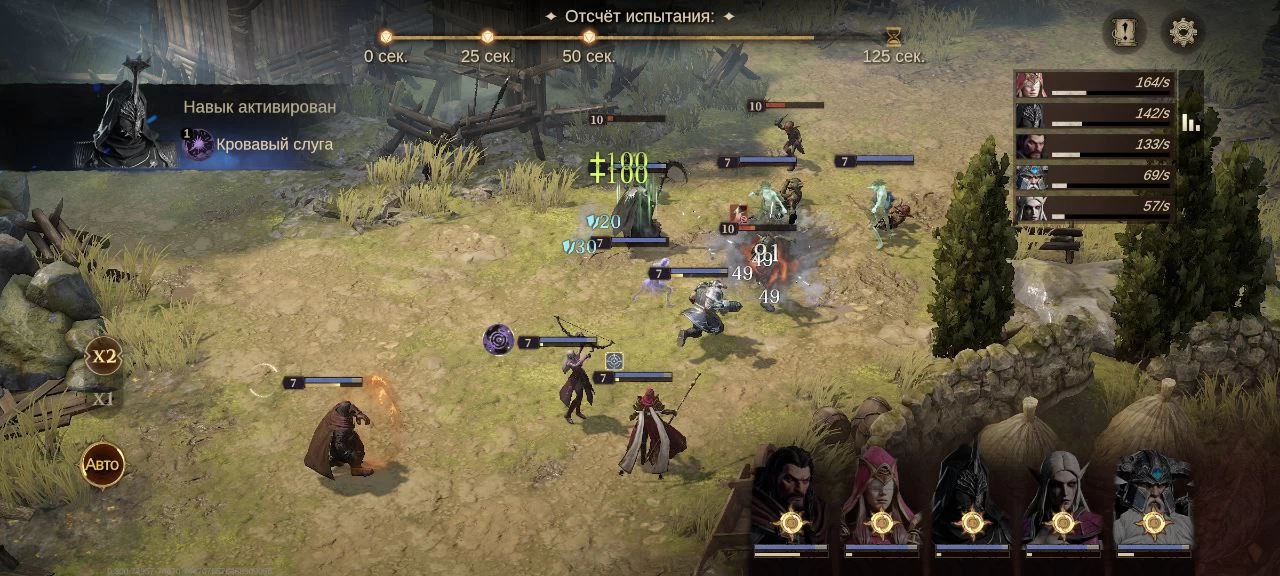Image resolution: width=1280 pixels, height=576 pixels.
Task: Select the dark purple orb skill icon
Action: 498,340
